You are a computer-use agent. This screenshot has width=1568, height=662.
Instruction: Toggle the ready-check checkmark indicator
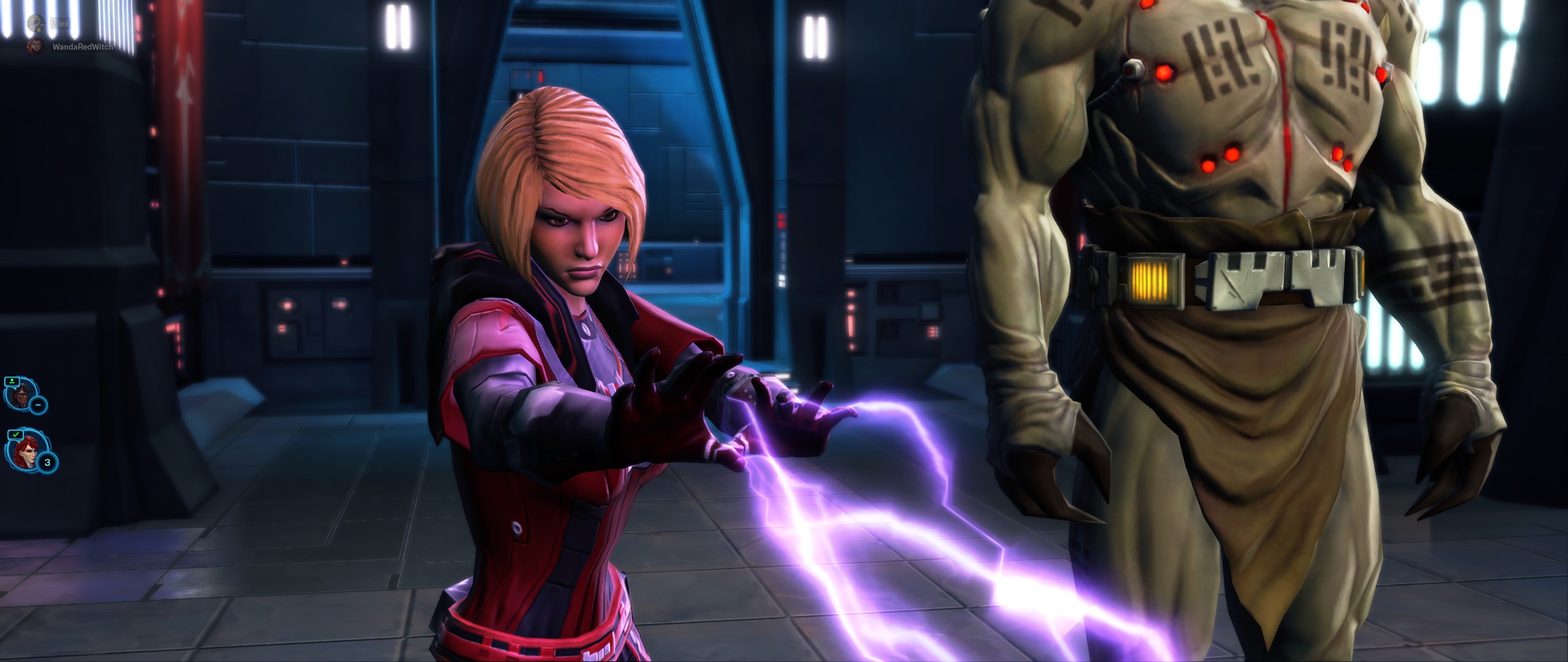pyautogui.click(x=16, y=435)
